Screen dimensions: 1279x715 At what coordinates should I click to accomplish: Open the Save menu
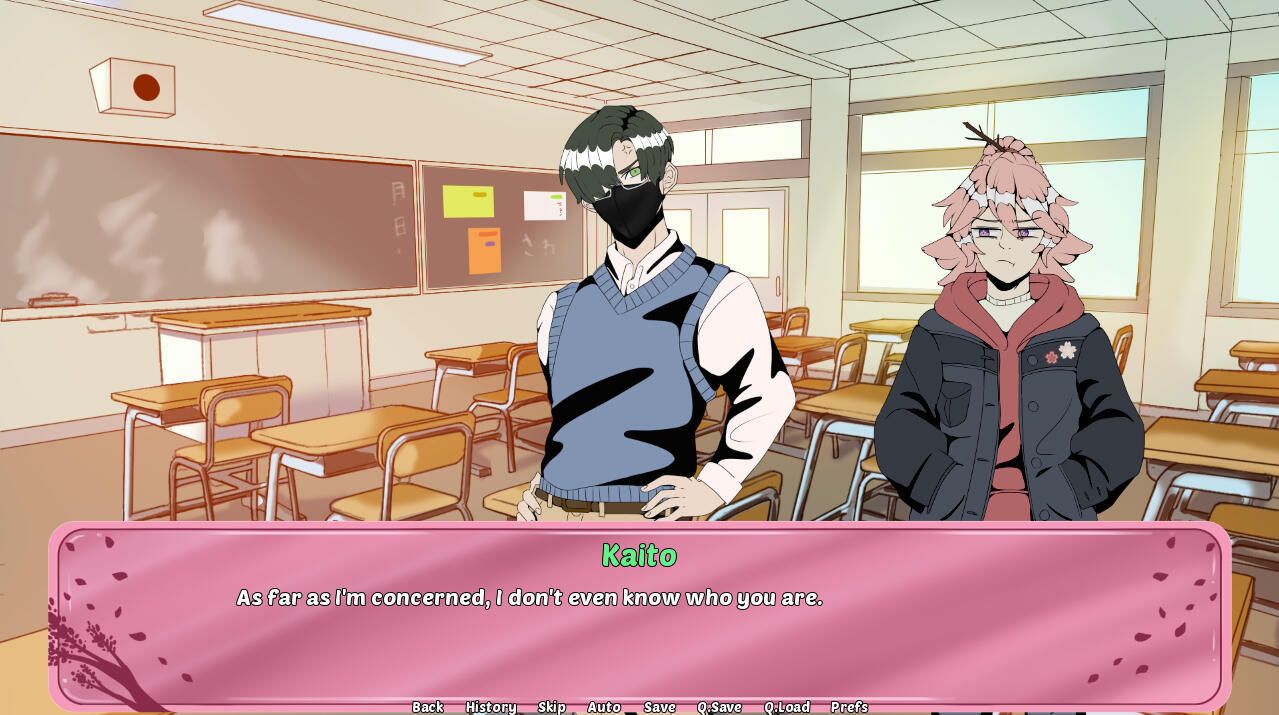coord(659,707)
